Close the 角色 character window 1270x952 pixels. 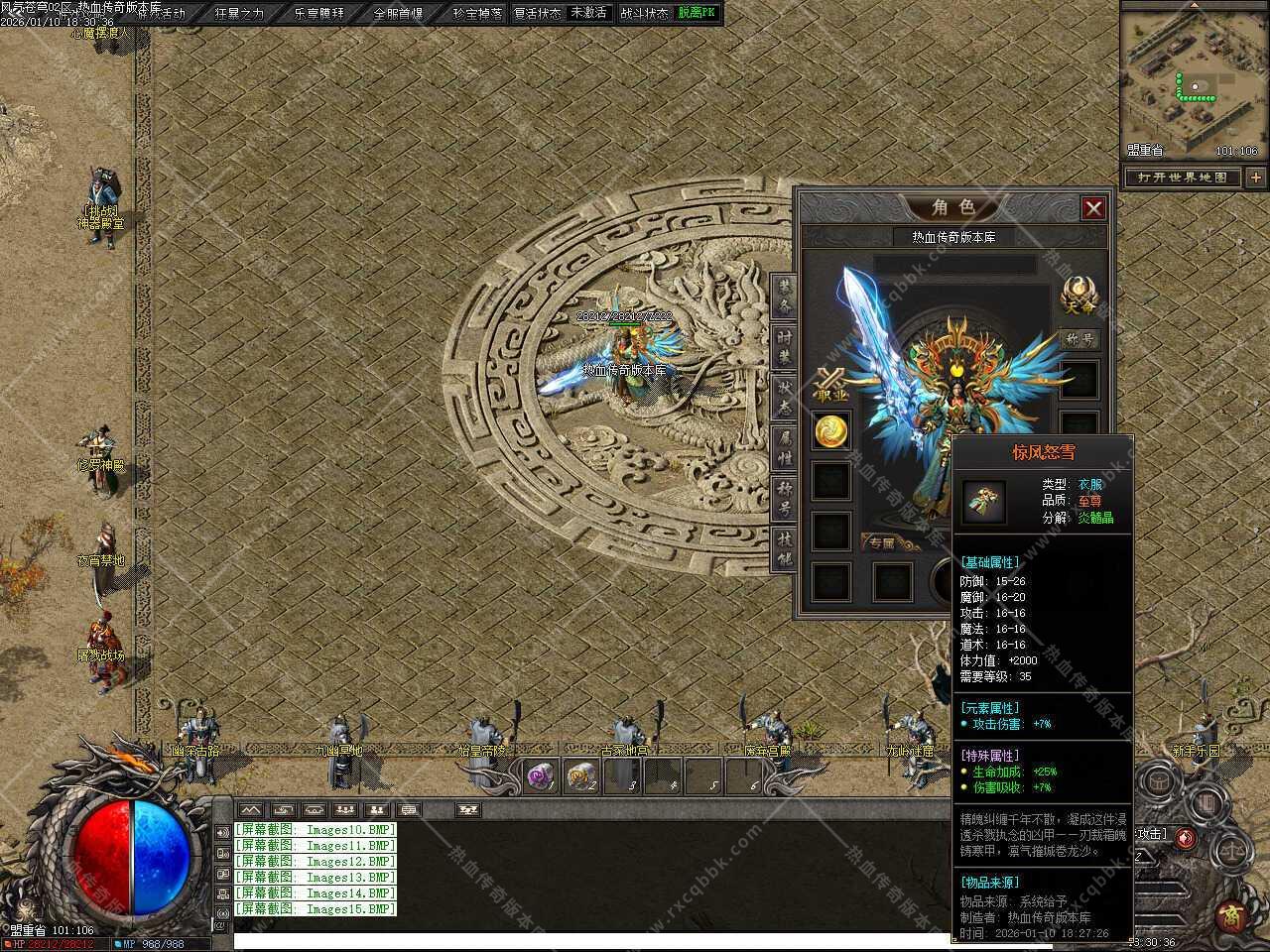1093,208
